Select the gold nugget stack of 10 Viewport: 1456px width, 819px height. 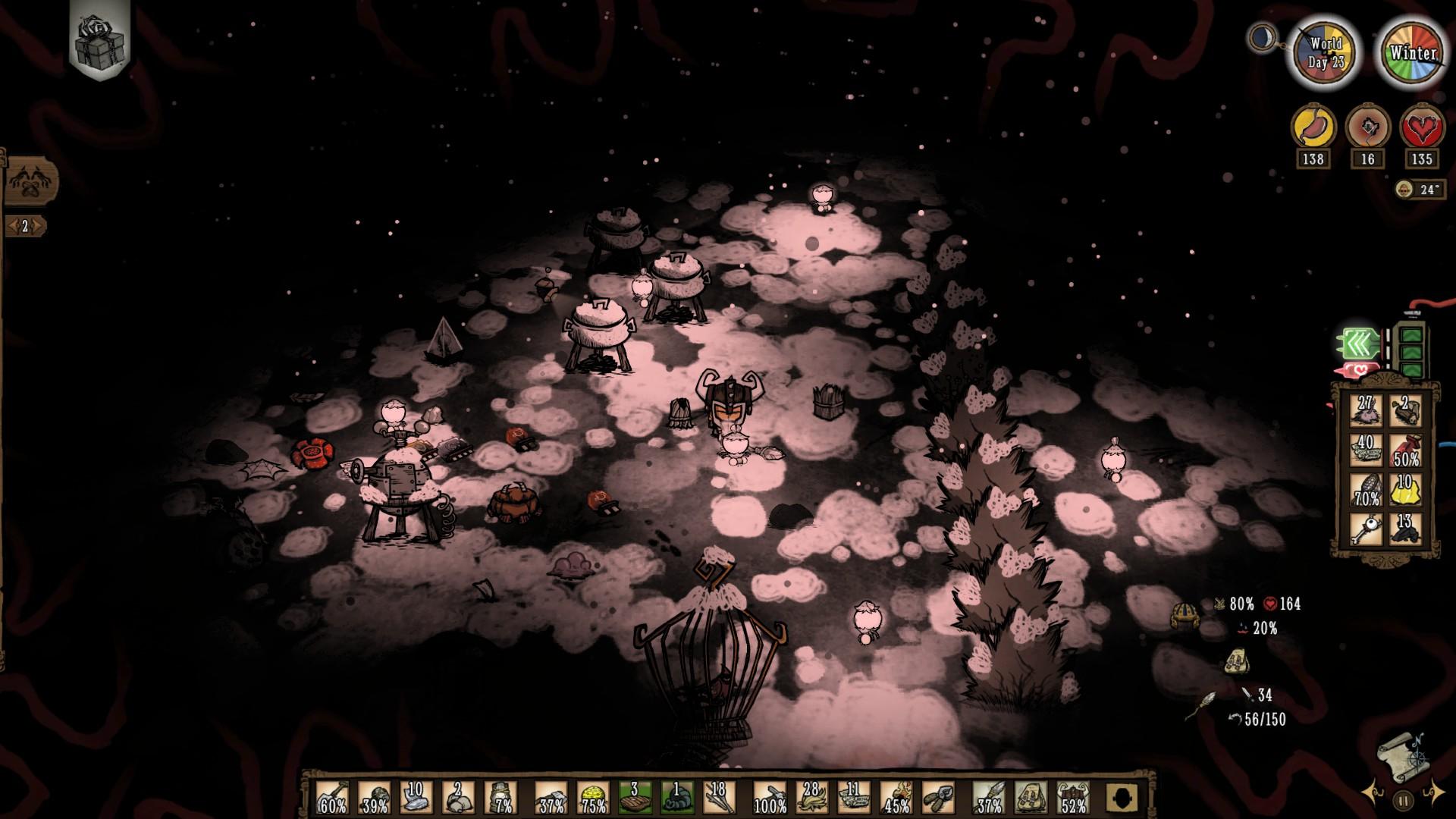pyautogui.click(x=1406, y=490)
